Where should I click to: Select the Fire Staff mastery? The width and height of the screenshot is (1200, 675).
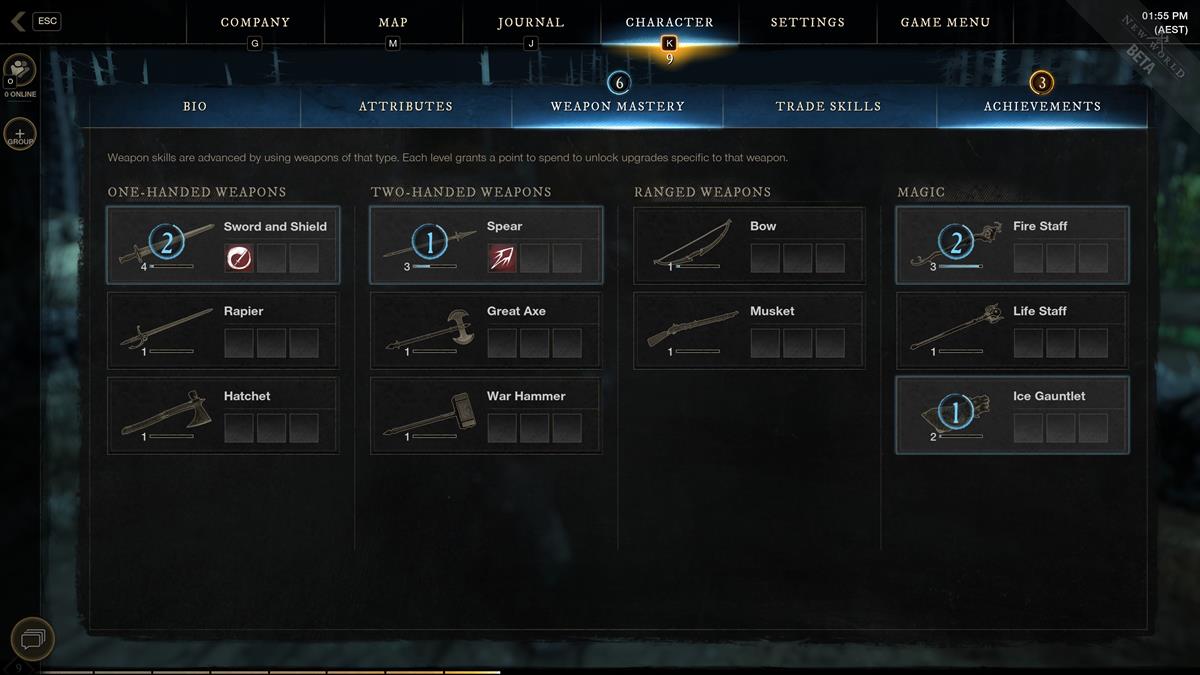(1012, 246)
